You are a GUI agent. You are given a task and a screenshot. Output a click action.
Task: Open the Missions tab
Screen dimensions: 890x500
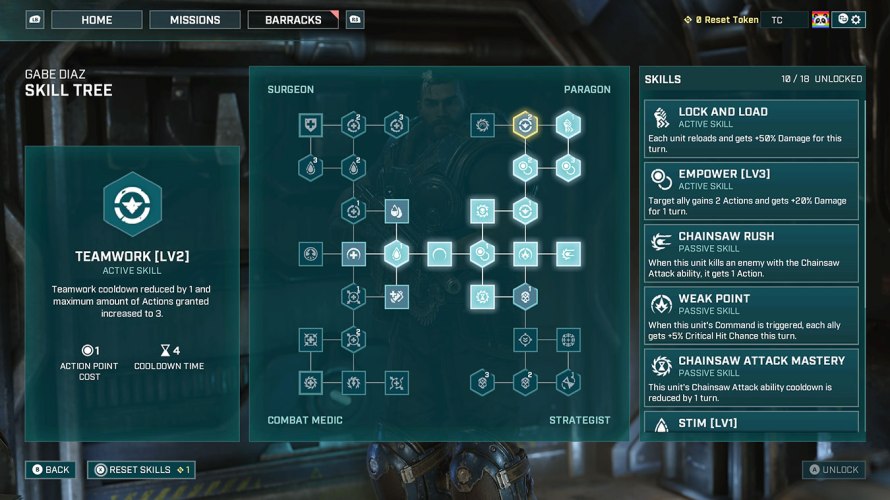(195, 20)
